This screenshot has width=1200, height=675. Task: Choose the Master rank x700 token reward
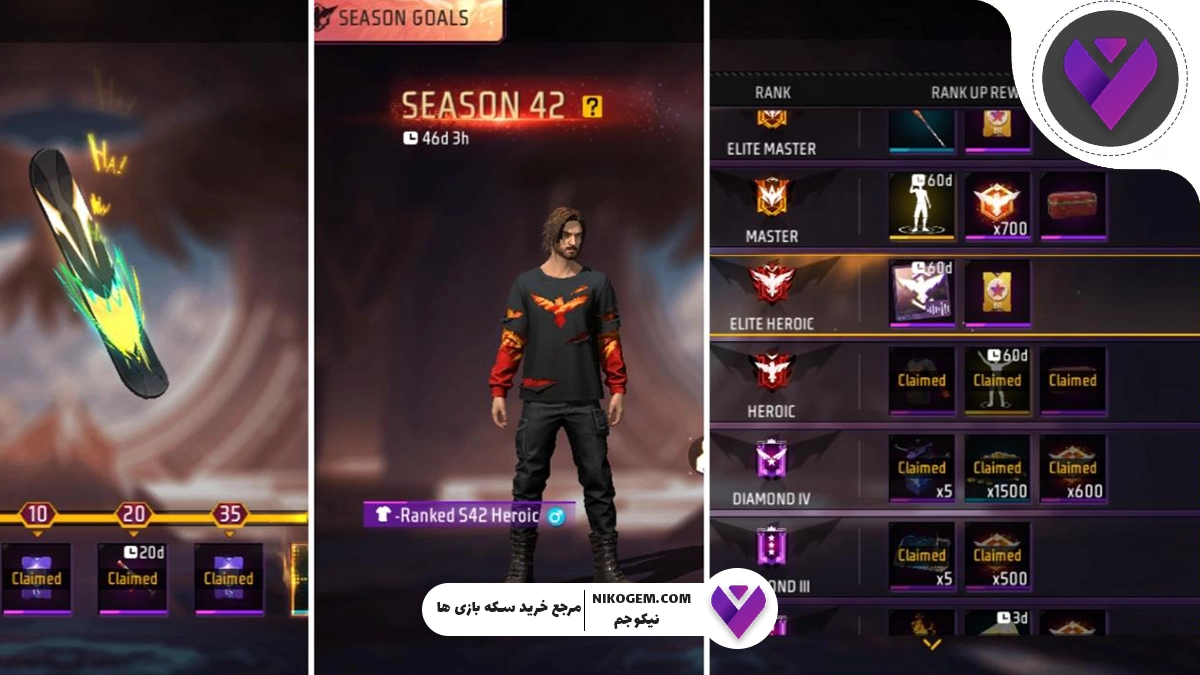click(x=997, y=205)
